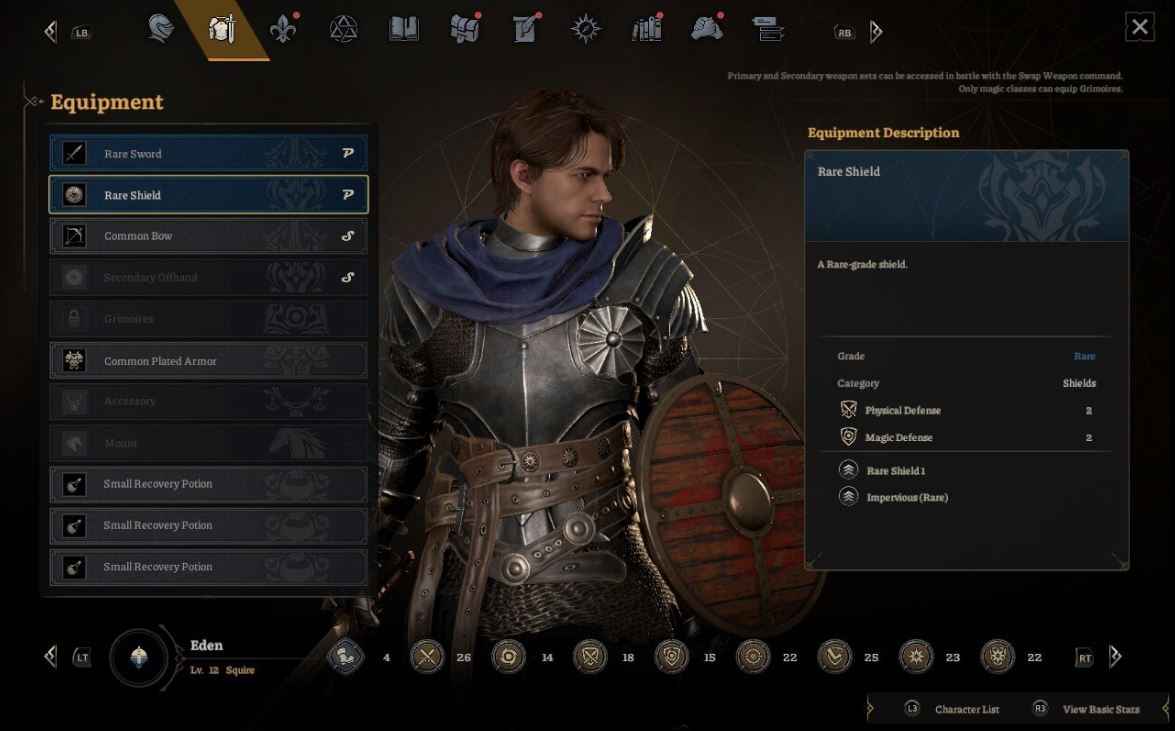The width and height of the screenshot is (1175, 731).
Task: Switch to the bookshelf tab
Action: pyautogui.click(x=647, y=29)
